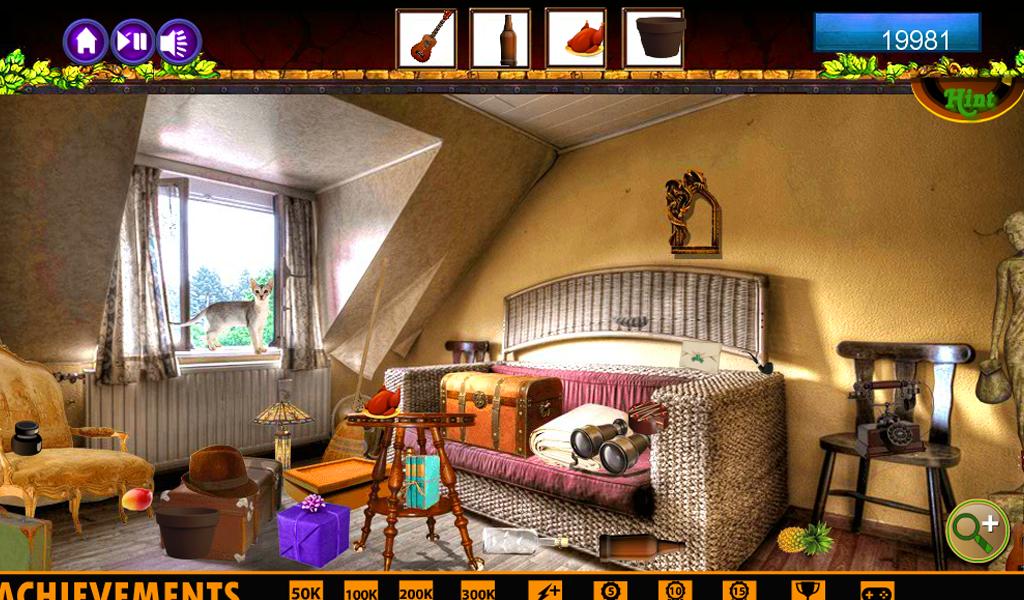Open the 300K achievement badge
1024x600 pixels.
click(478, 590)
